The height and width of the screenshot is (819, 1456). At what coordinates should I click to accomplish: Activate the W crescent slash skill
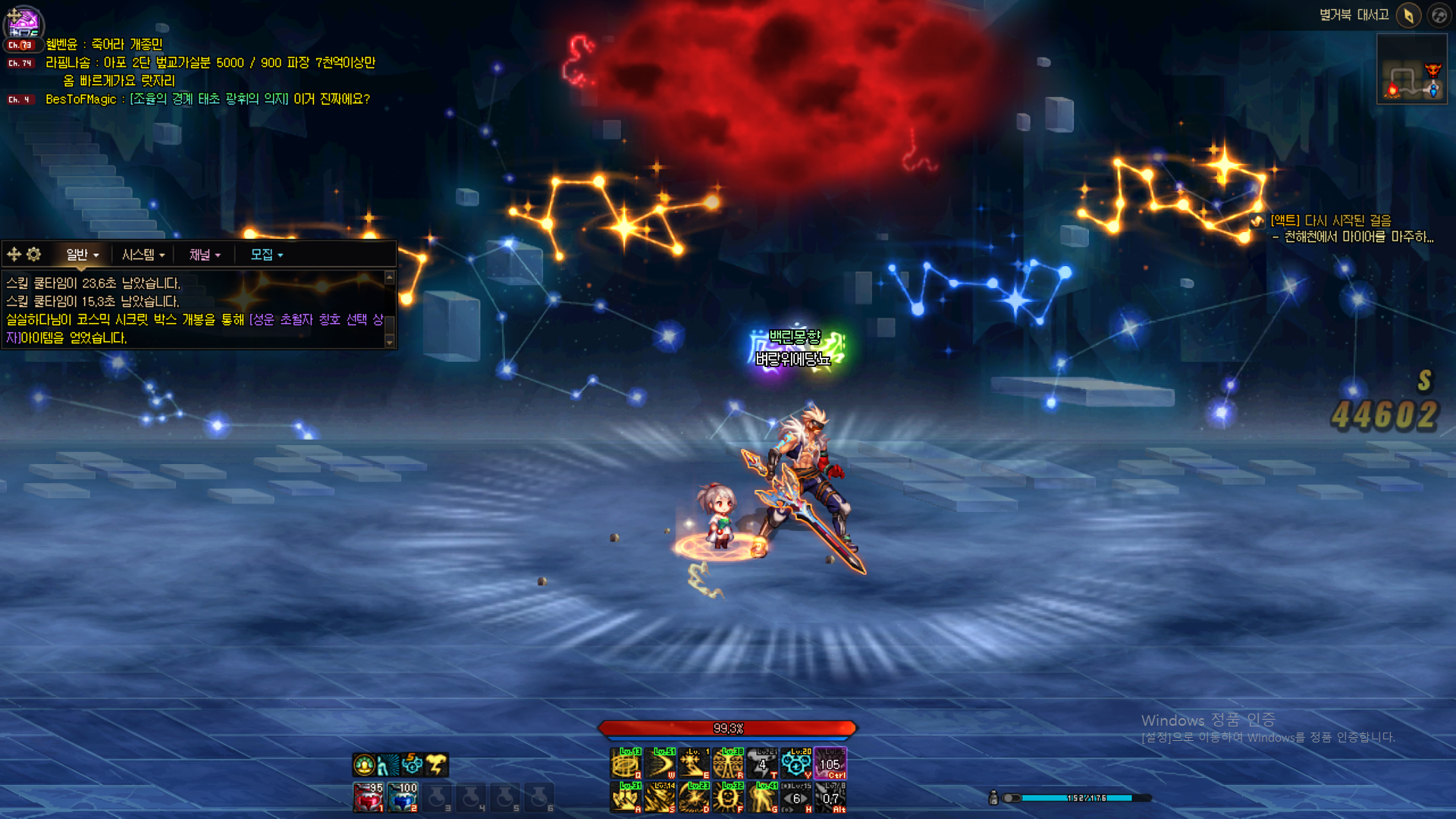pos(661,763)
